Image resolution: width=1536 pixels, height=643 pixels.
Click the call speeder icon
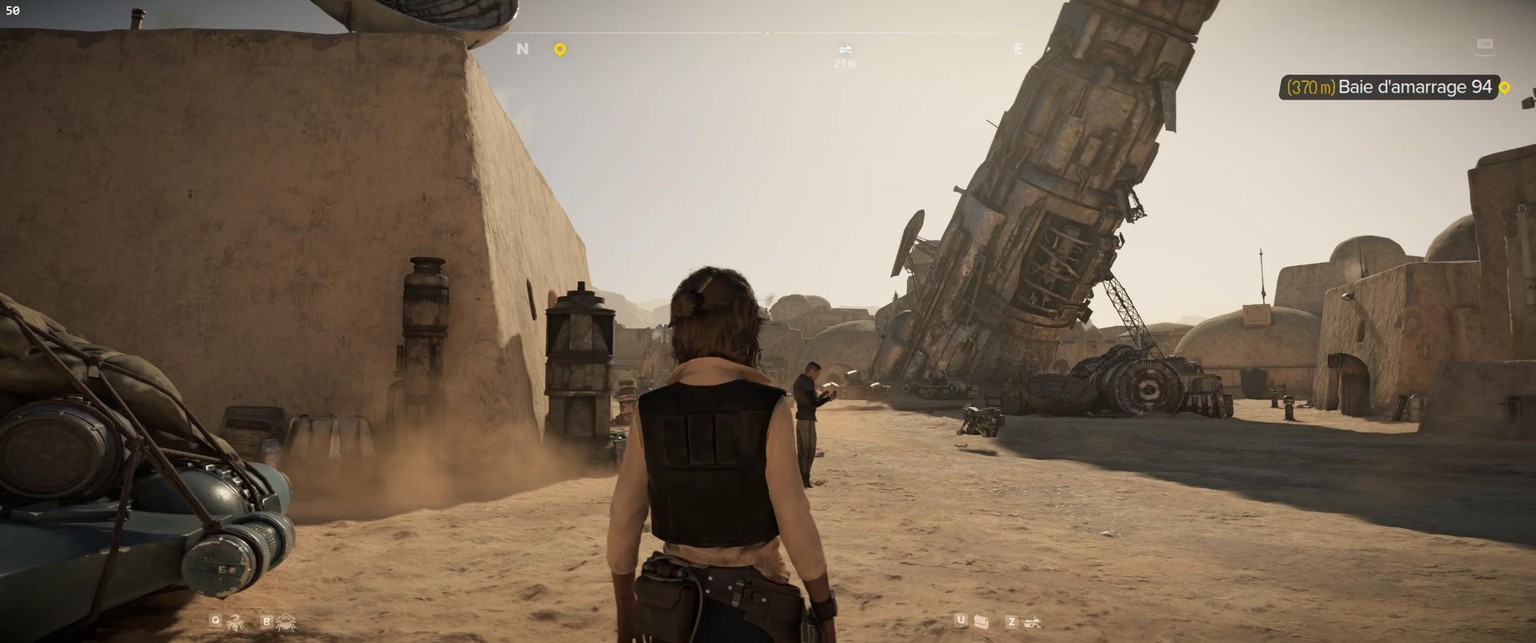tap(1032, 622)
